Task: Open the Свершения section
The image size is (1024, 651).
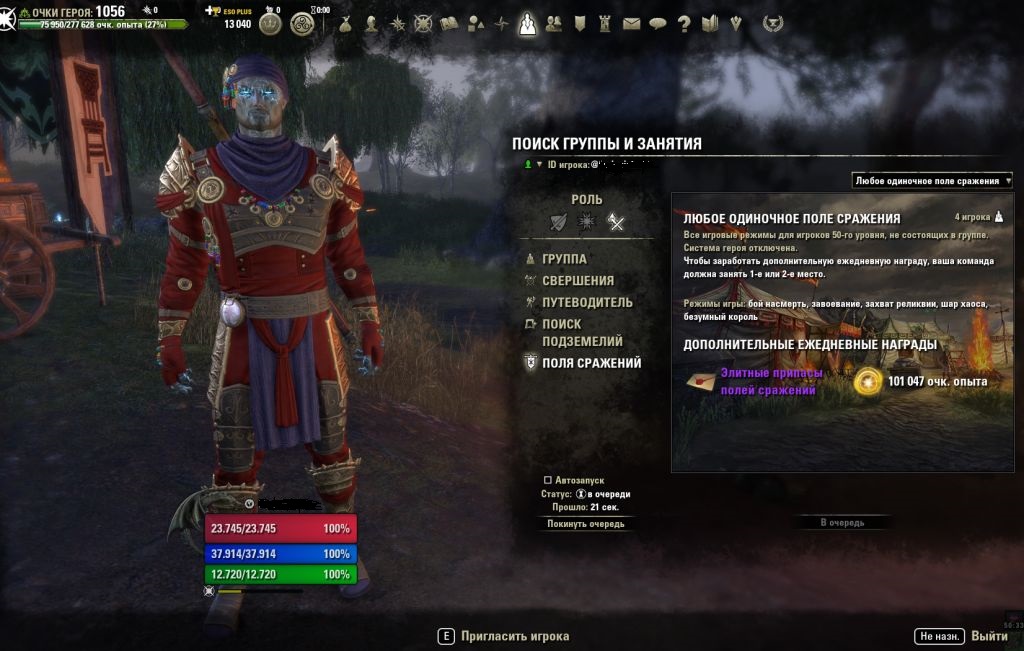Action: pyautogui.click(x=577, y=281)
